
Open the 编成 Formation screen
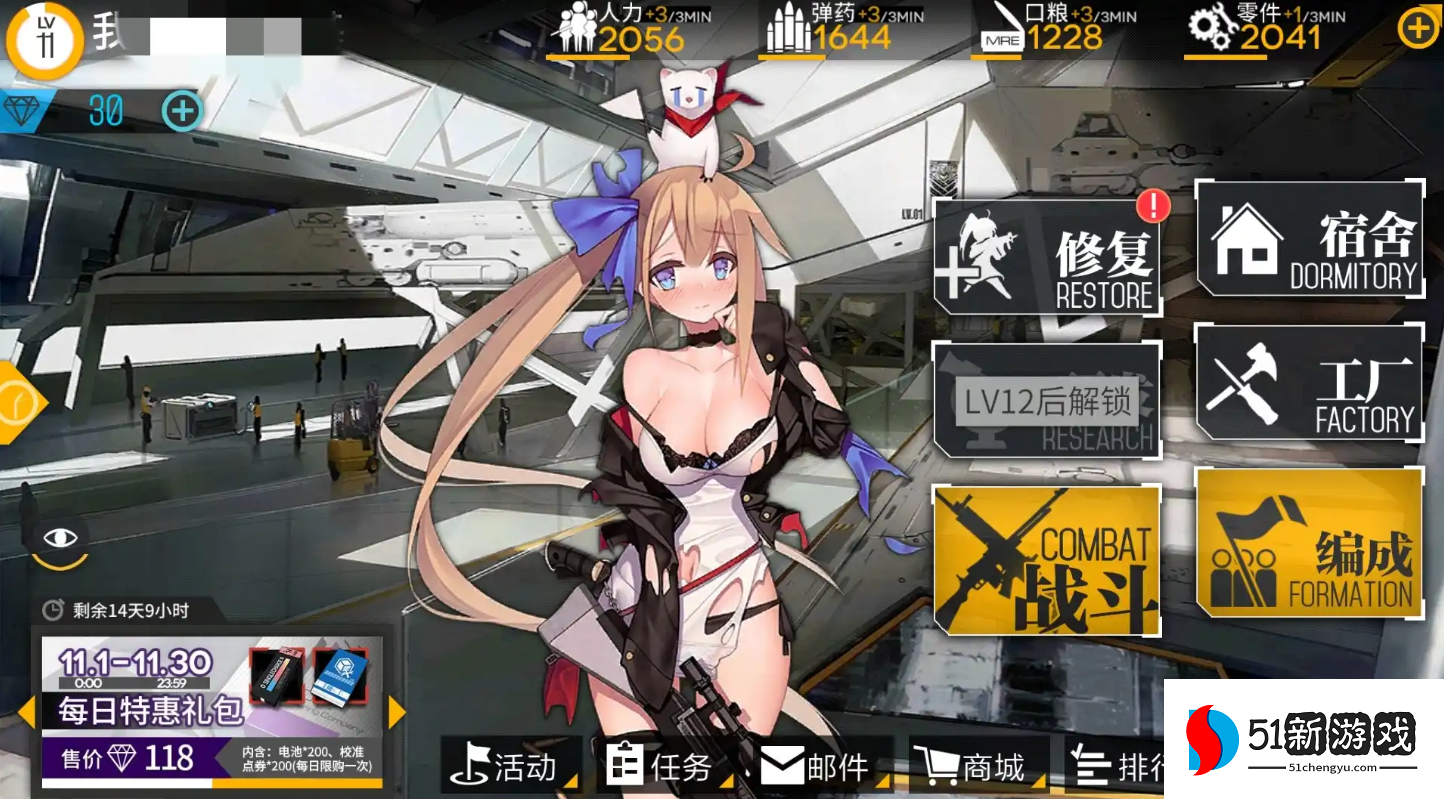(1310, 545)
